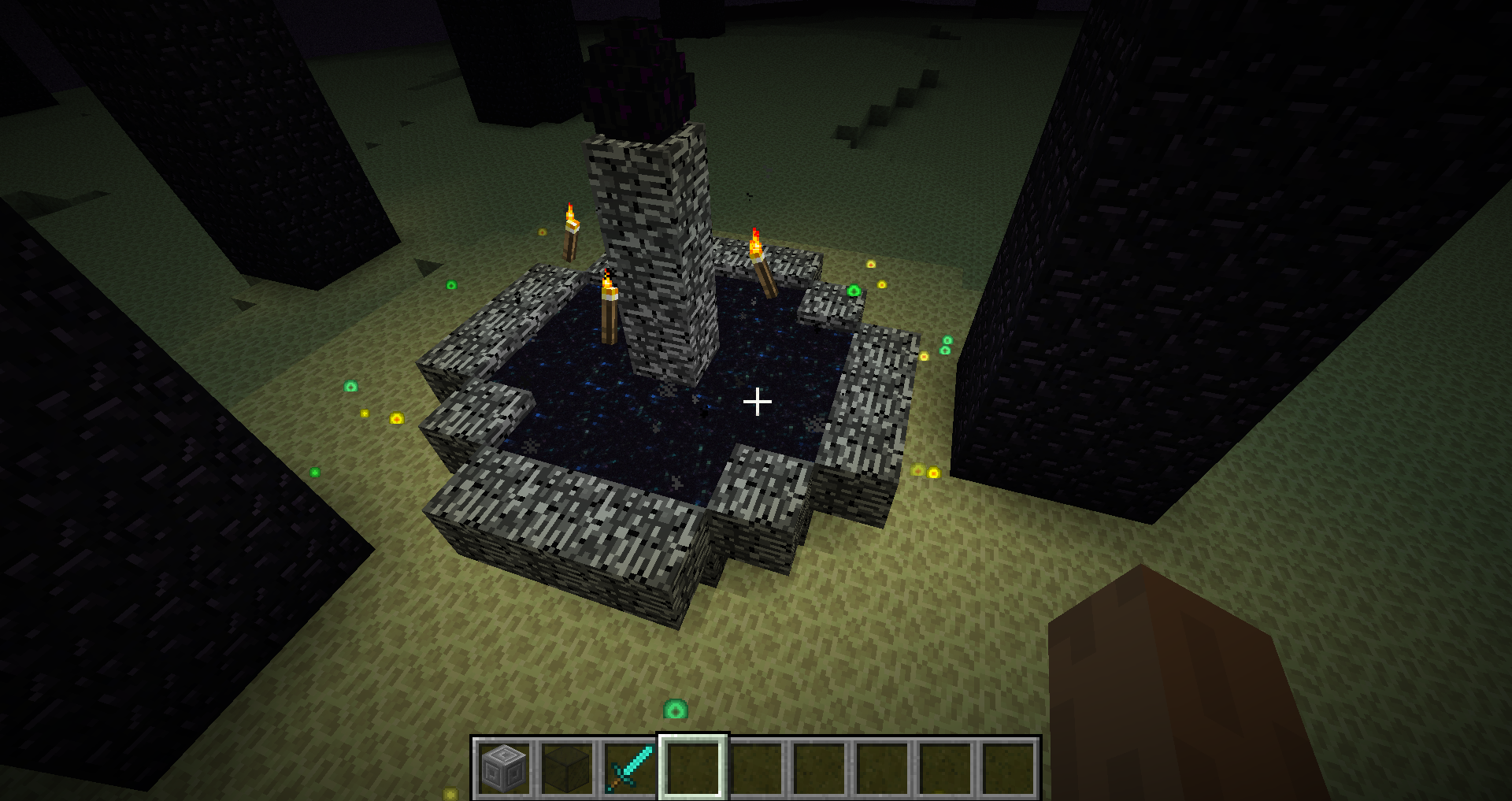Select the dark block hotbar slot
The height and width of the screenshot is (801, 1512).
pos(567,768)
